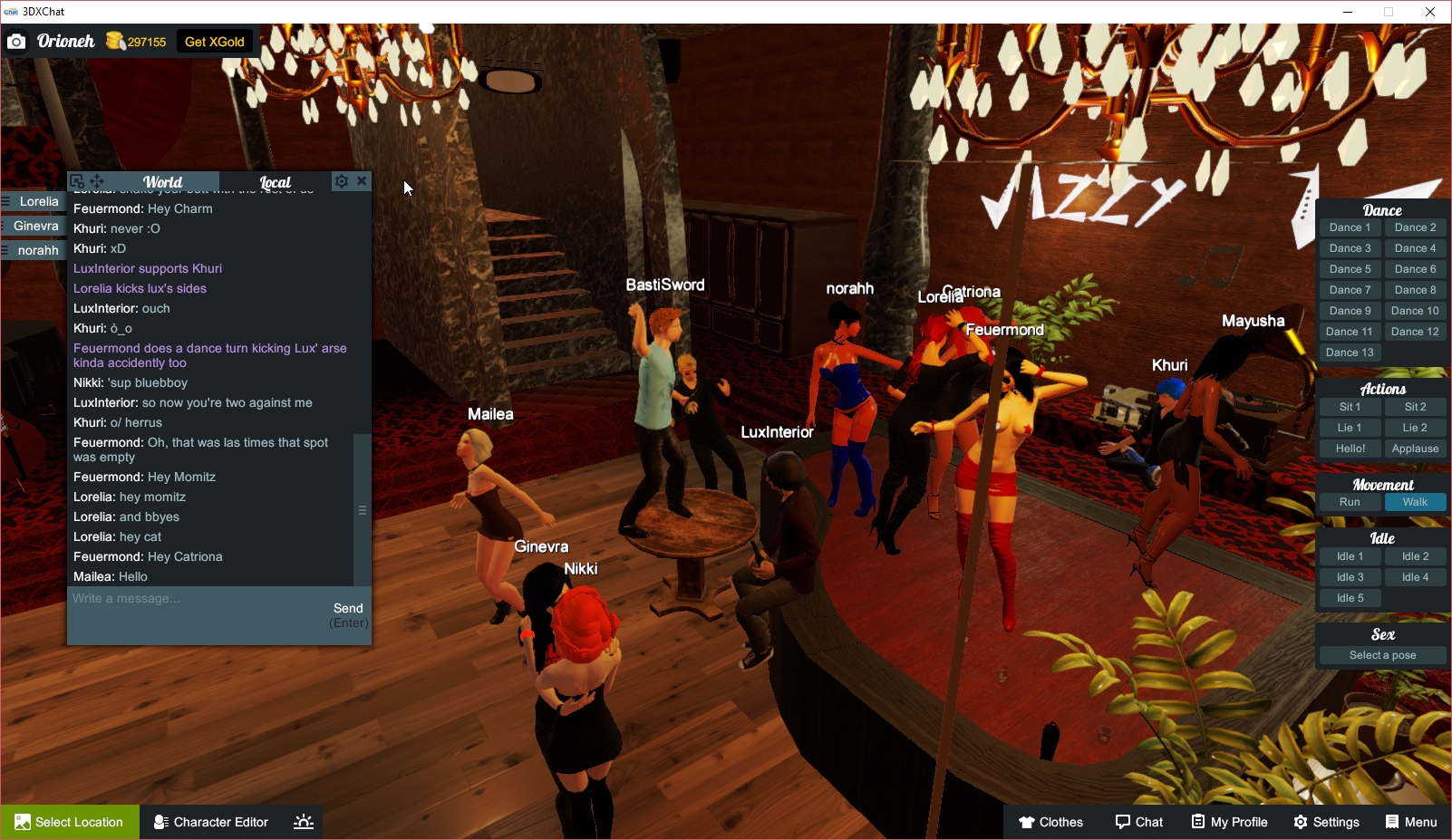This screenshot has height=840, width=1452.
Task: Toggle Select Location mode
Action: [x=68, y=822]
